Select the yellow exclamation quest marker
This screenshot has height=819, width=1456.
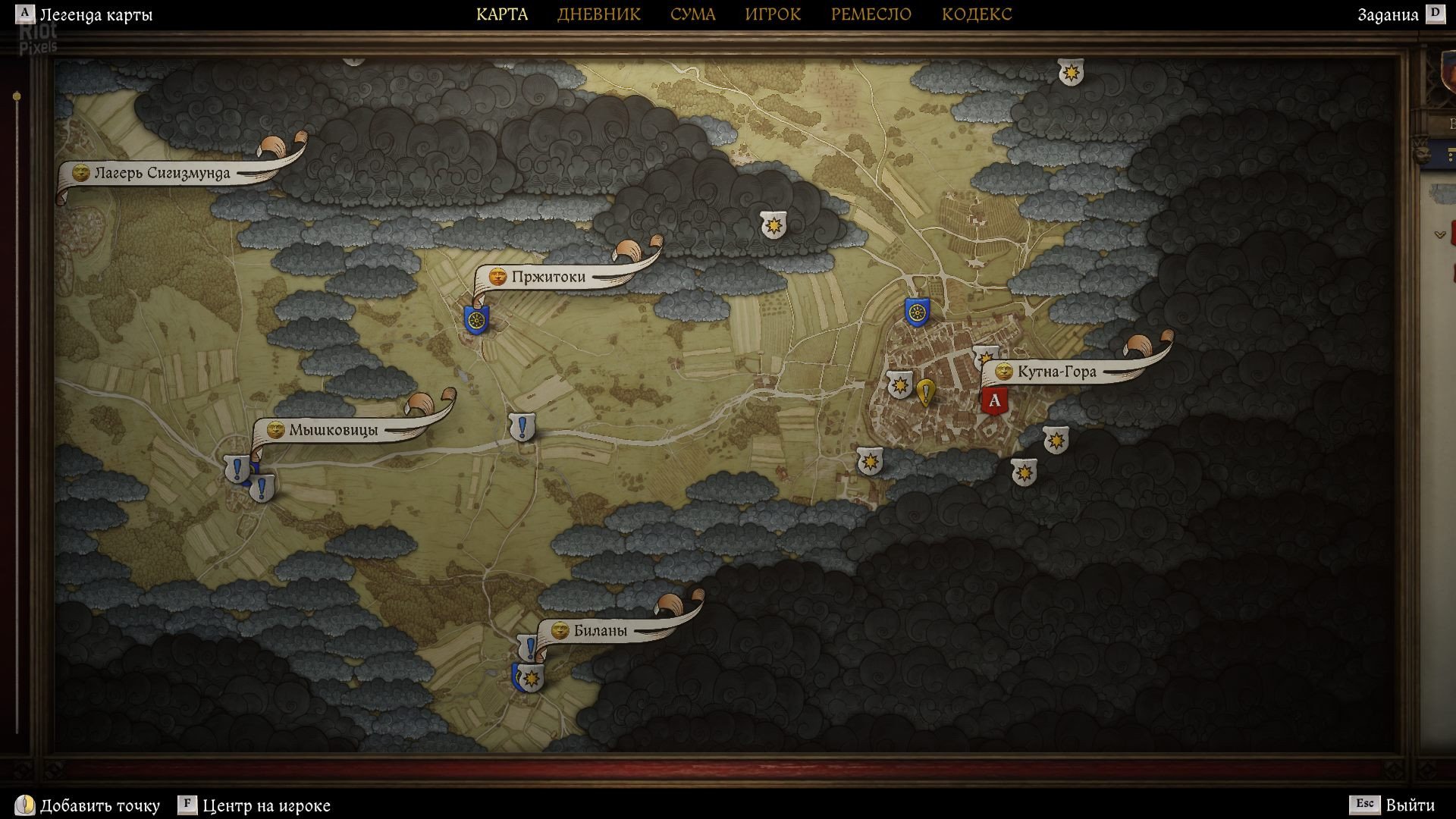pyautogui.click(x=925, y=392)
